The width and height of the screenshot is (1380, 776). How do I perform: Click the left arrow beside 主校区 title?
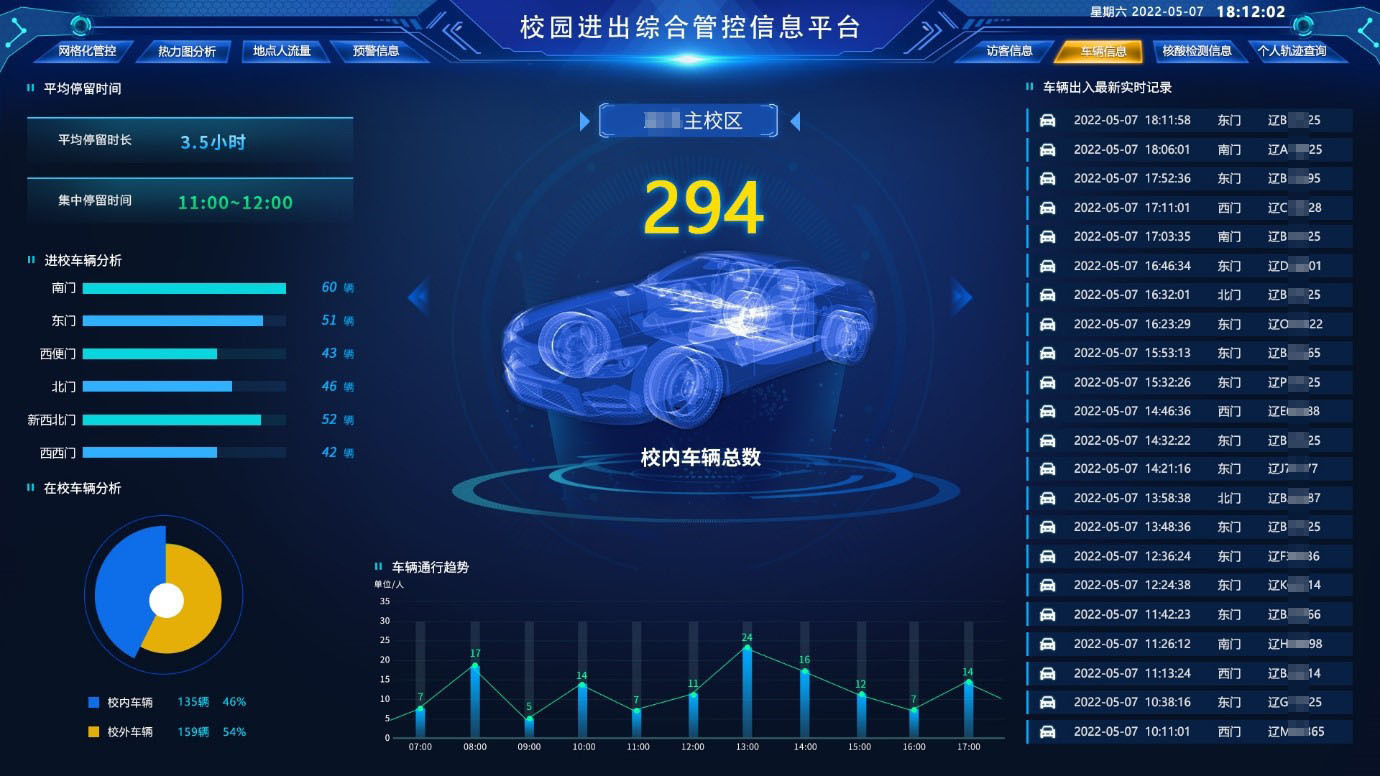[585, 120]
